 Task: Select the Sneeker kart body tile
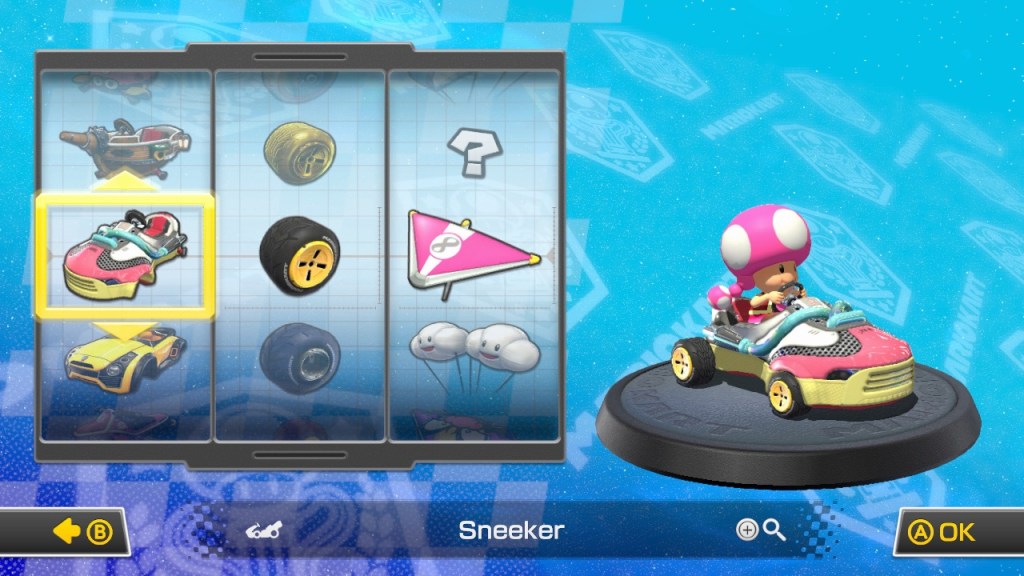tap(125, 256)
